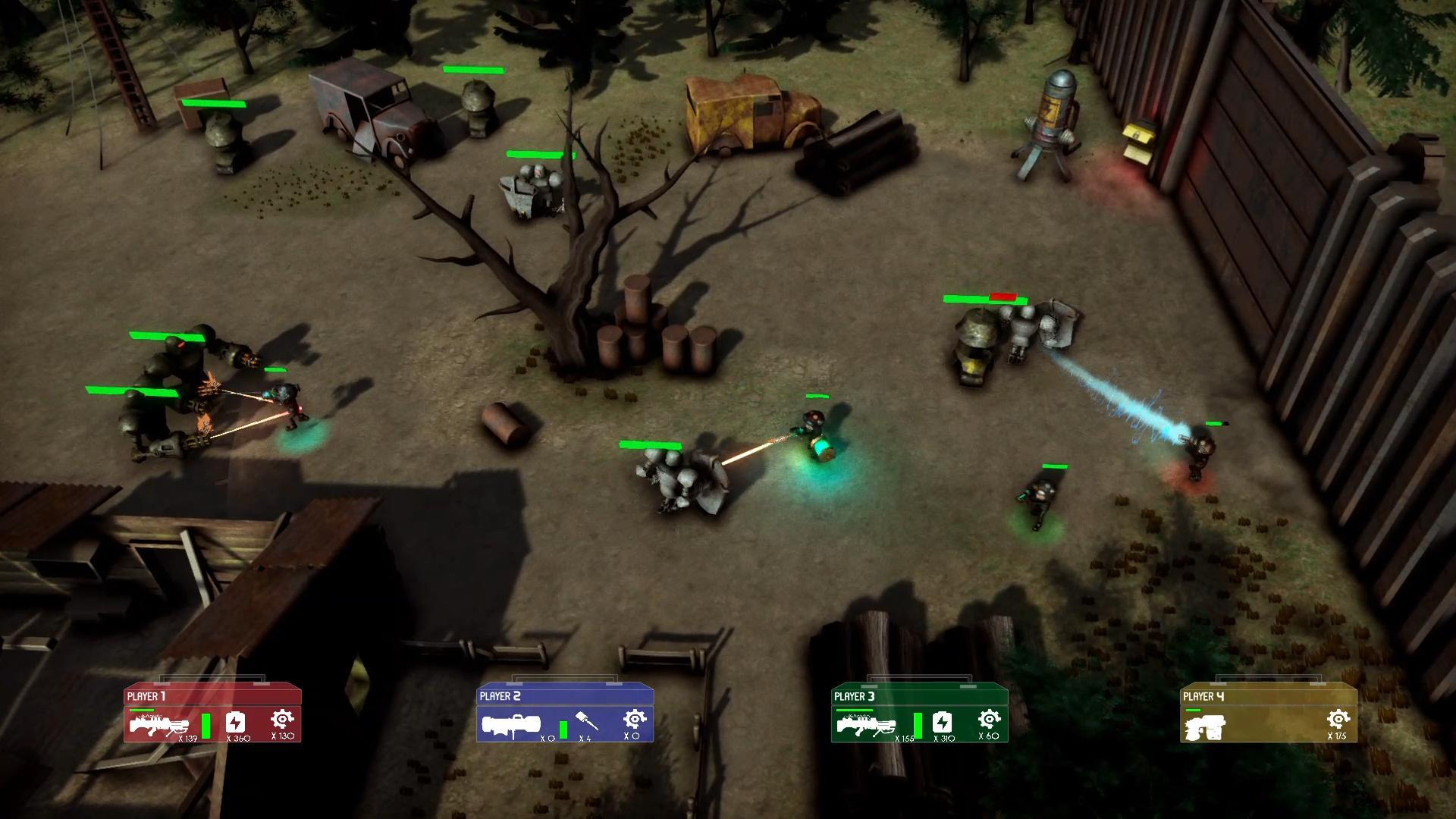
Task: Click the blue Player 2 panel header
Action: coord(565,695)
